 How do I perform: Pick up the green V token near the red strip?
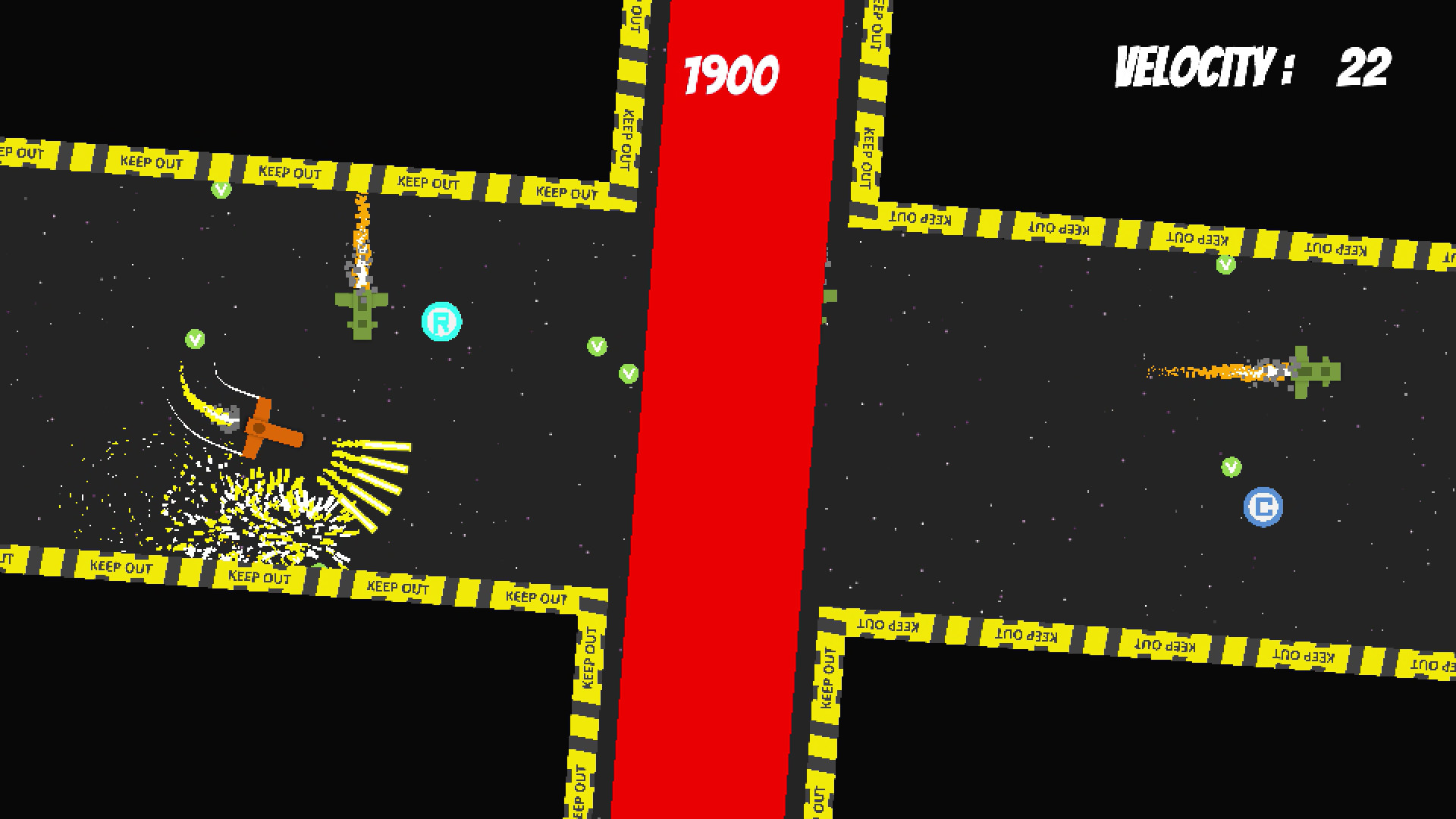[x=629, y=373]
